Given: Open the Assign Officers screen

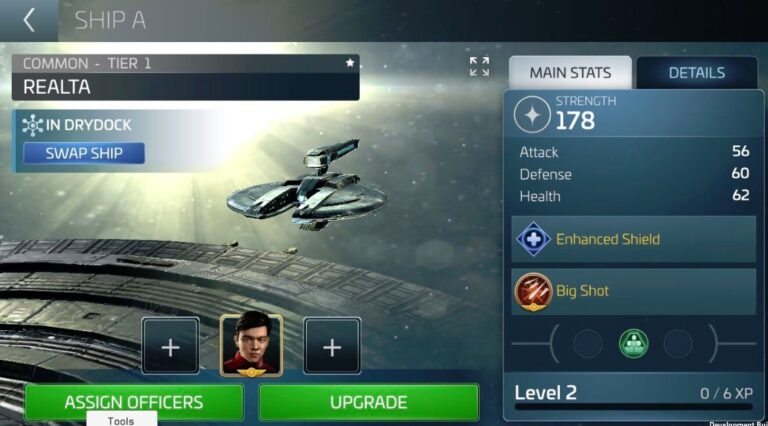Looking at the screenshot, I should (x=134, y=402).
